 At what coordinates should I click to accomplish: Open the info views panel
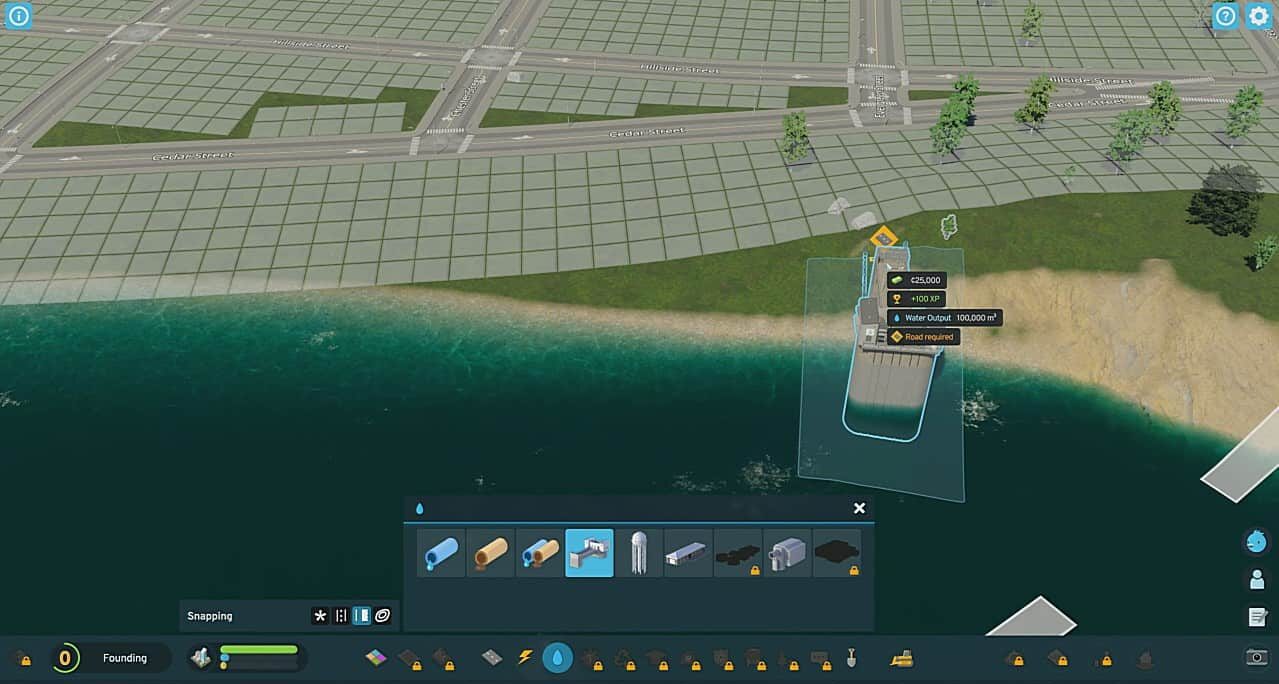pos(19,16)
